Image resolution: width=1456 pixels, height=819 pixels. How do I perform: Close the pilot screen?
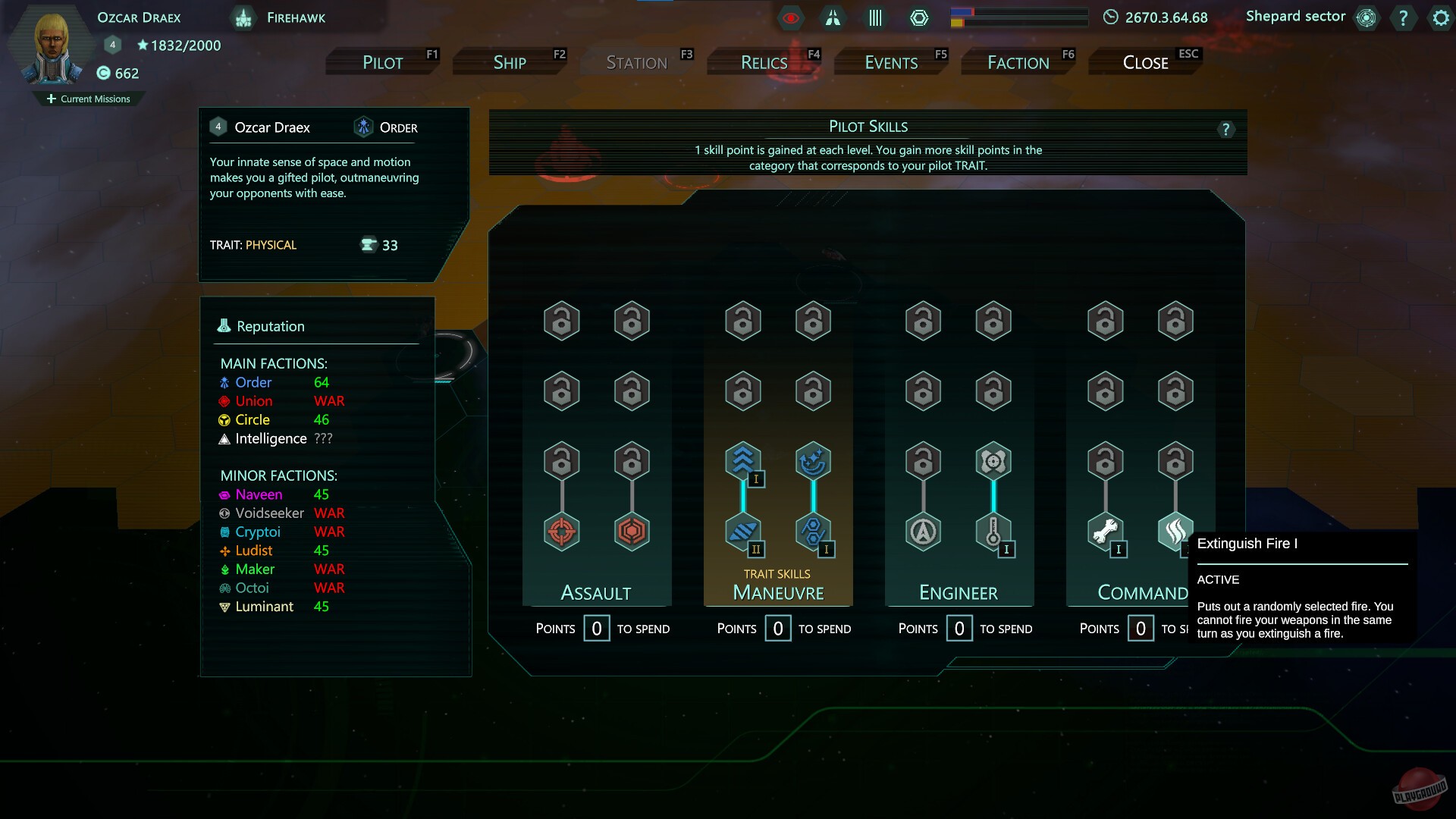click(x=1145, y=62)
